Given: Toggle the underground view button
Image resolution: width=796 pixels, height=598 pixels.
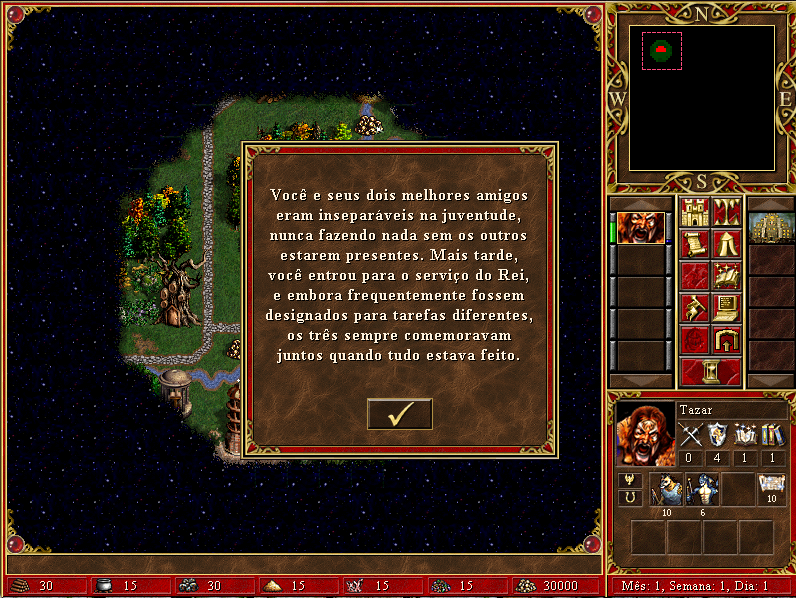Looking at the screenshot, I should [726, 213].
